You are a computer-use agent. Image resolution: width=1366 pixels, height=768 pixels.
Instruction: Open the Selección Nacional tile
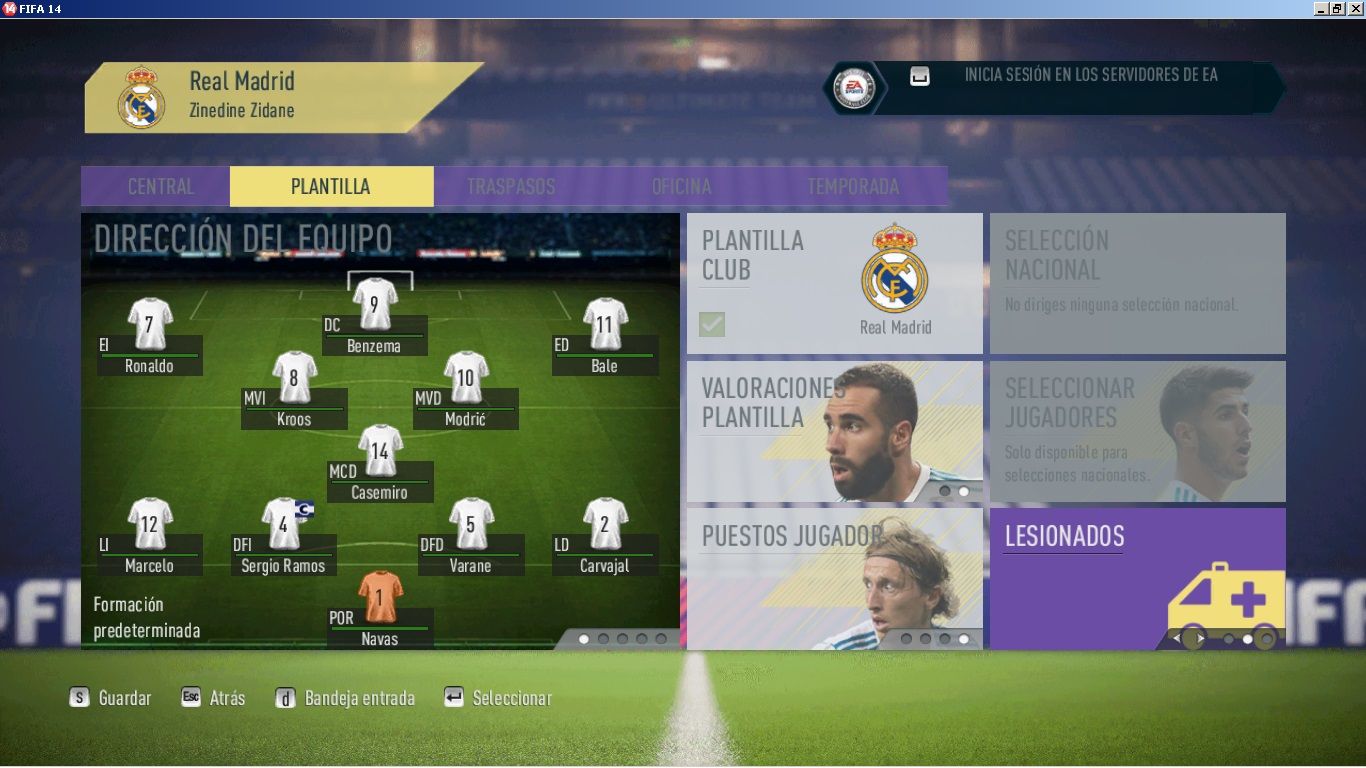pos(1137,283)
